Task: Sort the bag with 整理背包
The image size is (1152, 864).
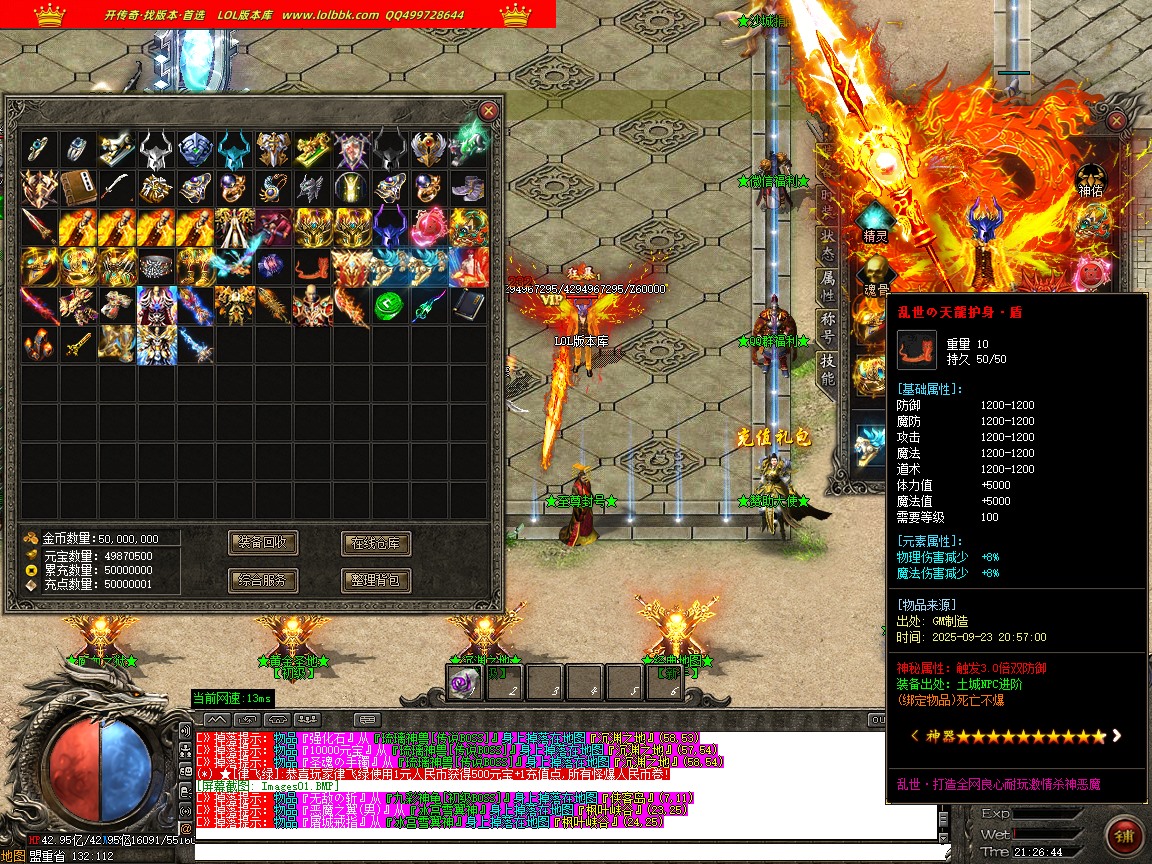Action: point(376,579)
